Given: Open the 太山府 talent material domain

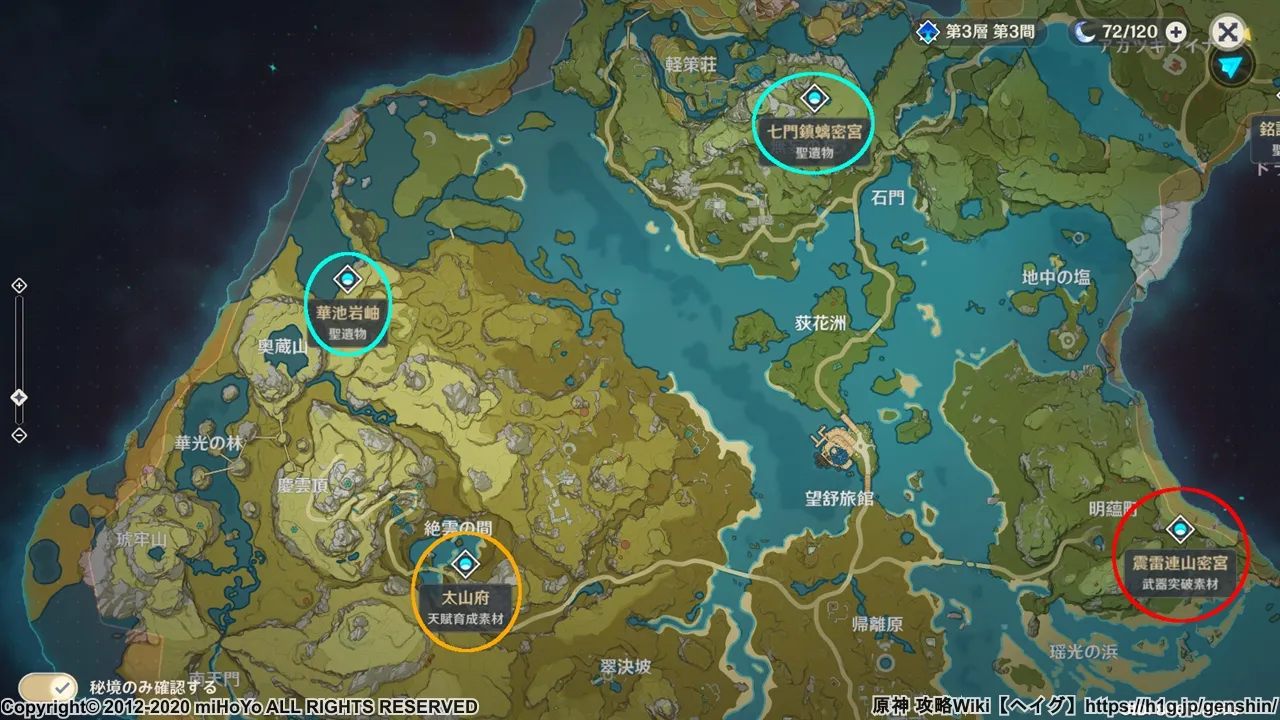Looking at the screenshot, I should tap(464, 565).
